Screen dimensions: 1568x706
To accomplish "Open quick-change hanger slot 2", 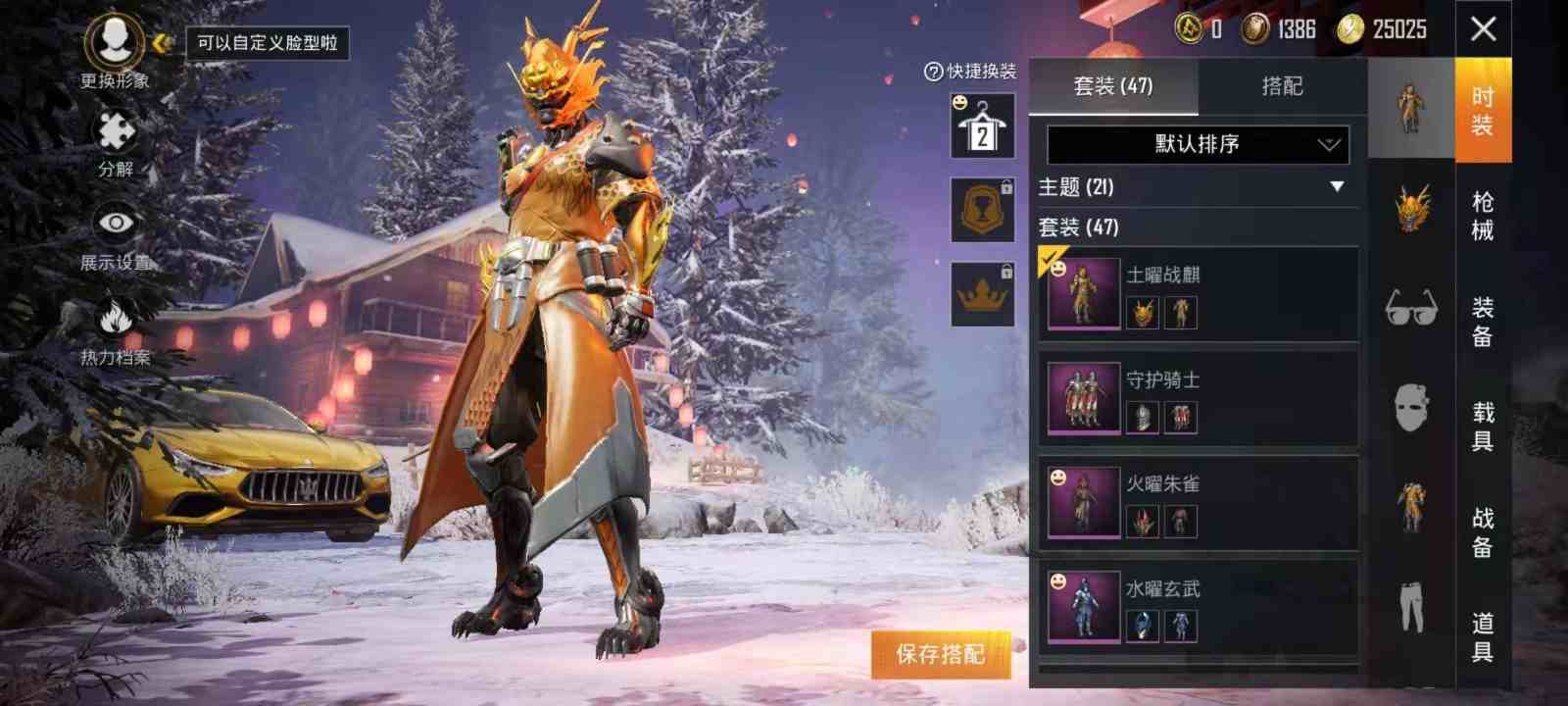I will tap(982, 126).
